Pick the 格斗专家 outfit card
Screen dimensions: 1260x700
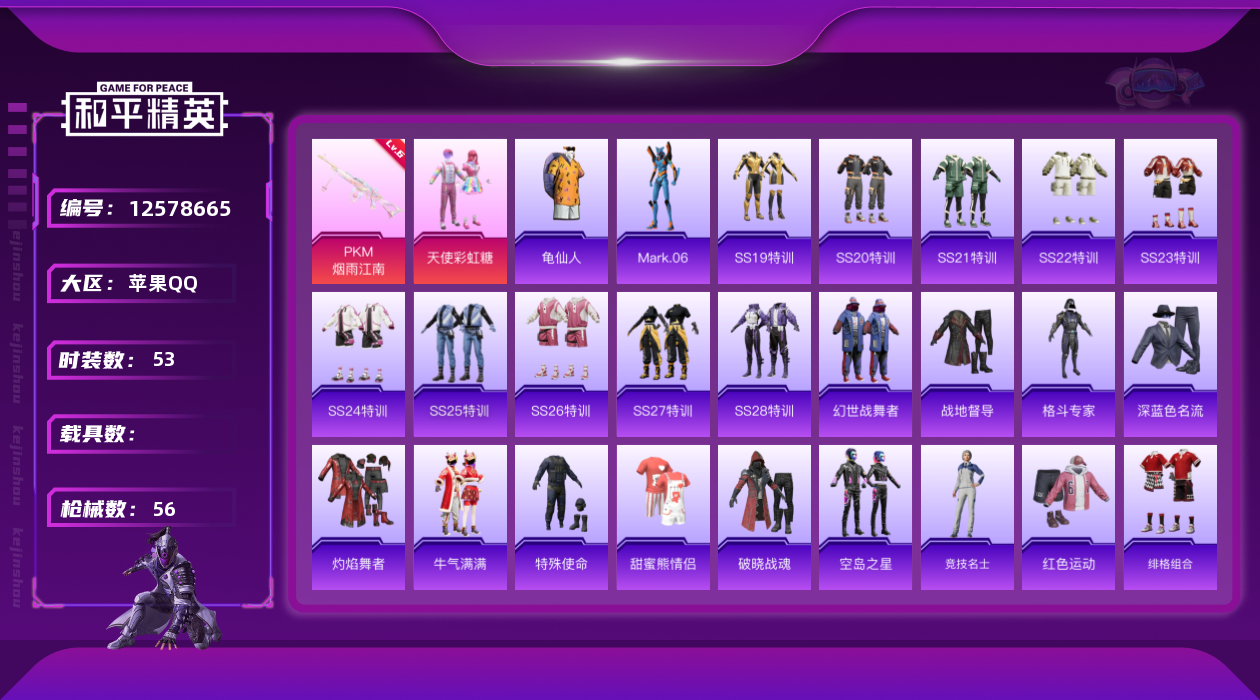(1068, 364)
